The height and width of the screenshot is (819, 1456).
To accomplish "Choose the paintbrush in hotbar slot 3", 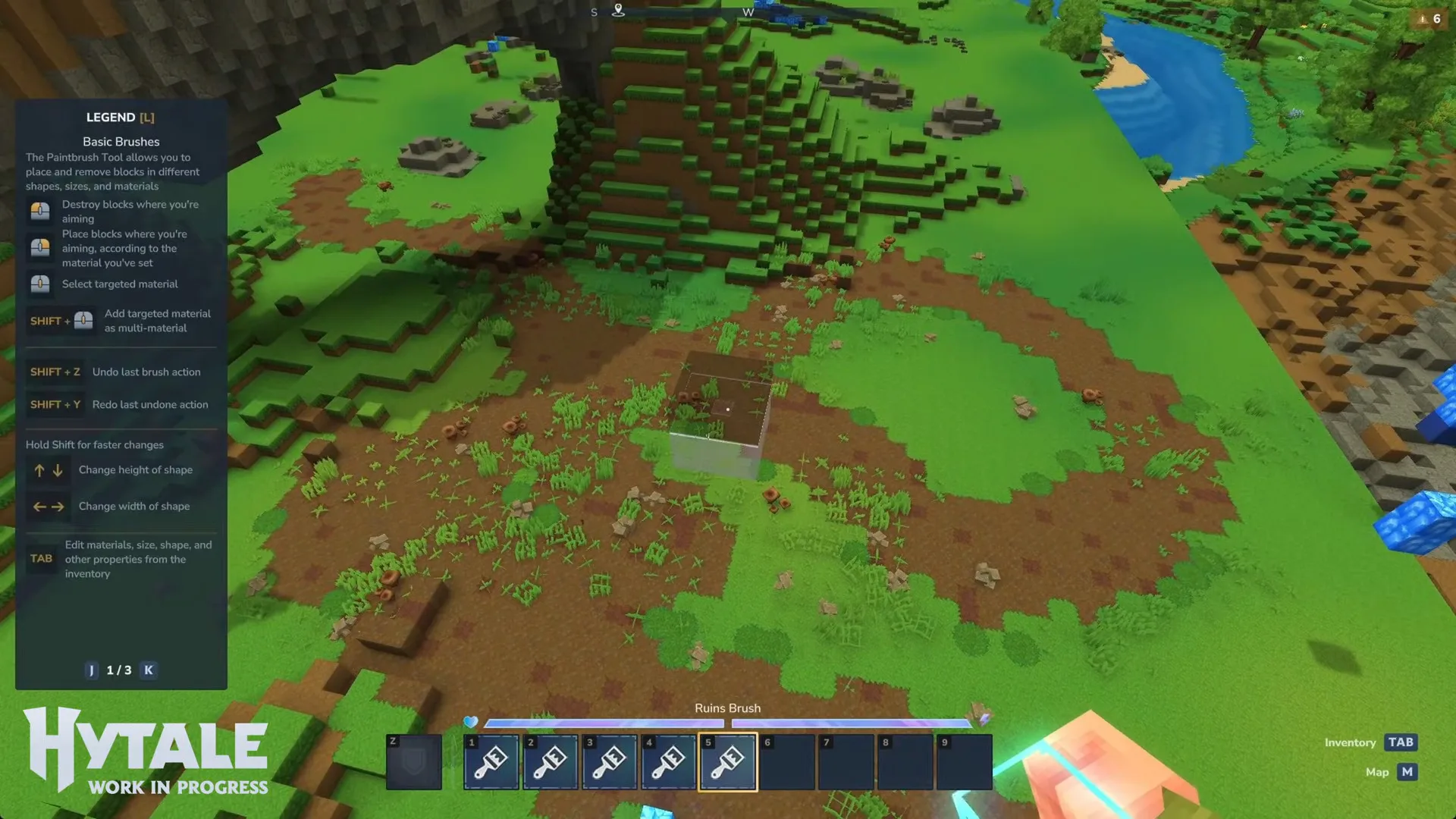I will point(610,762).
